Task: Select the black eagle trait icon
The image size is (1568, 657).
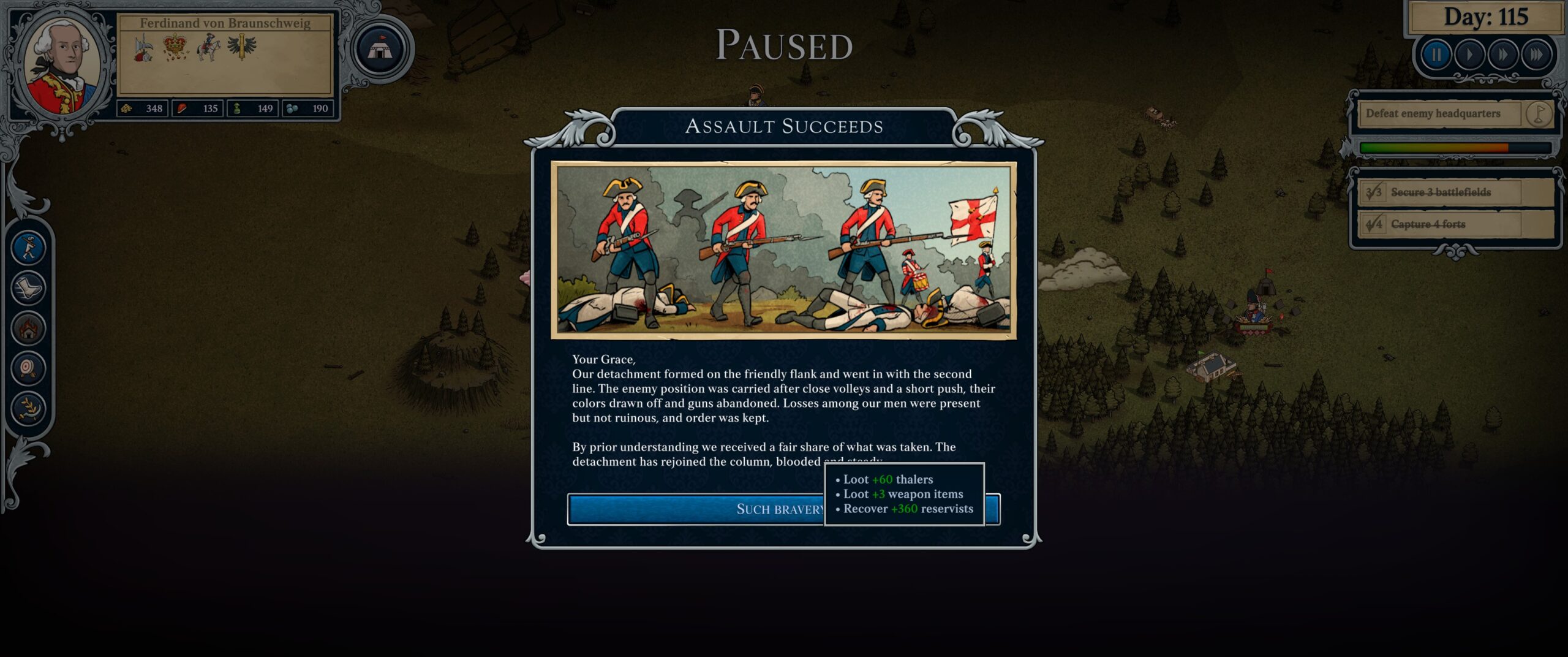Action: [242, 46]
